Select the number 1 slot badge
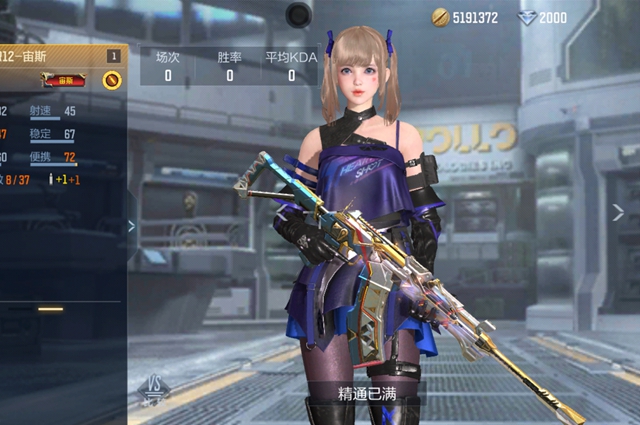Screen dimensions: 640x425 [x=114, y=56]
